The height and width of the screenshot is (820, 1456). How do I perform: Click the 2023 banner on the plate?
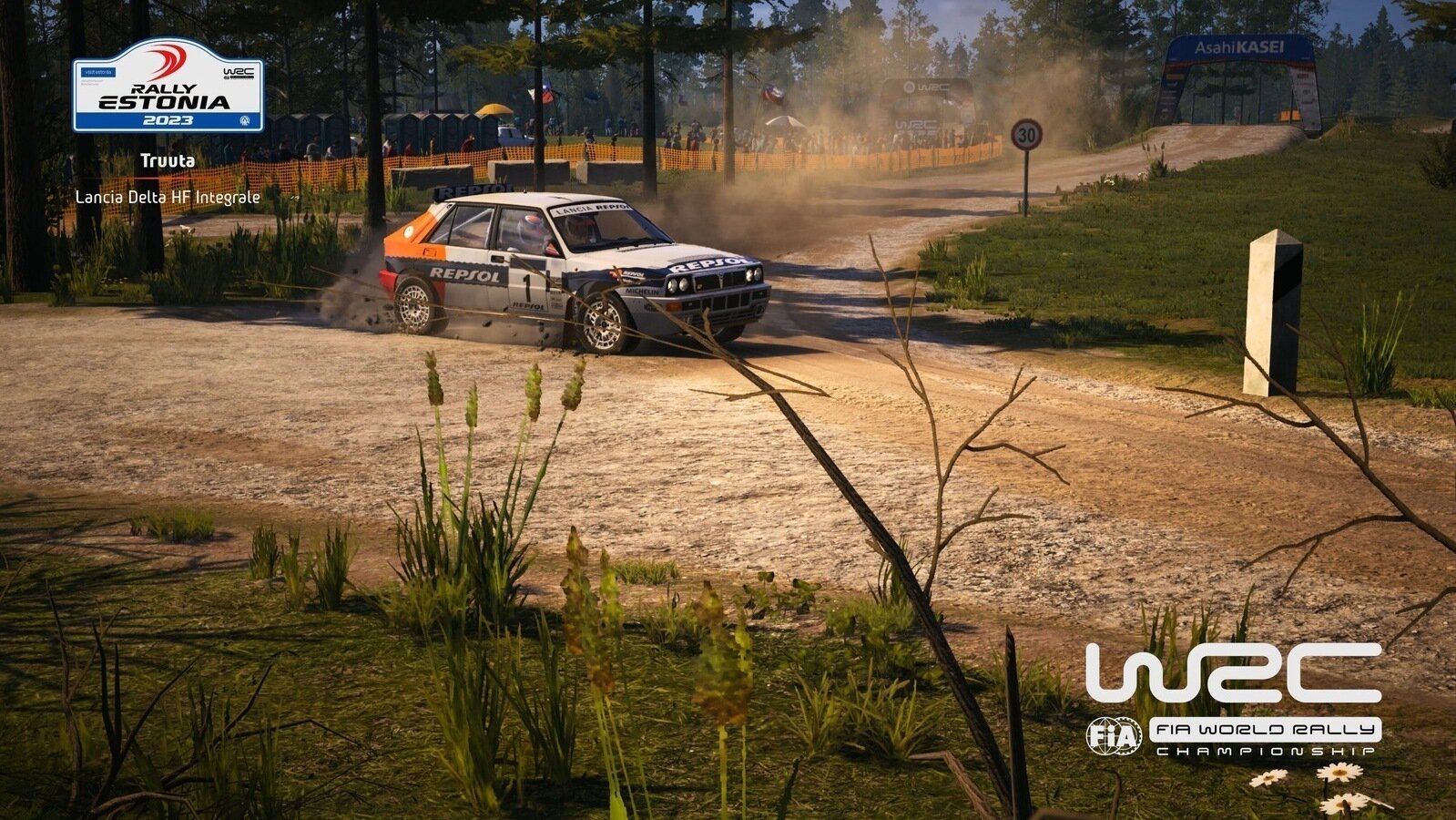[168, 120]
